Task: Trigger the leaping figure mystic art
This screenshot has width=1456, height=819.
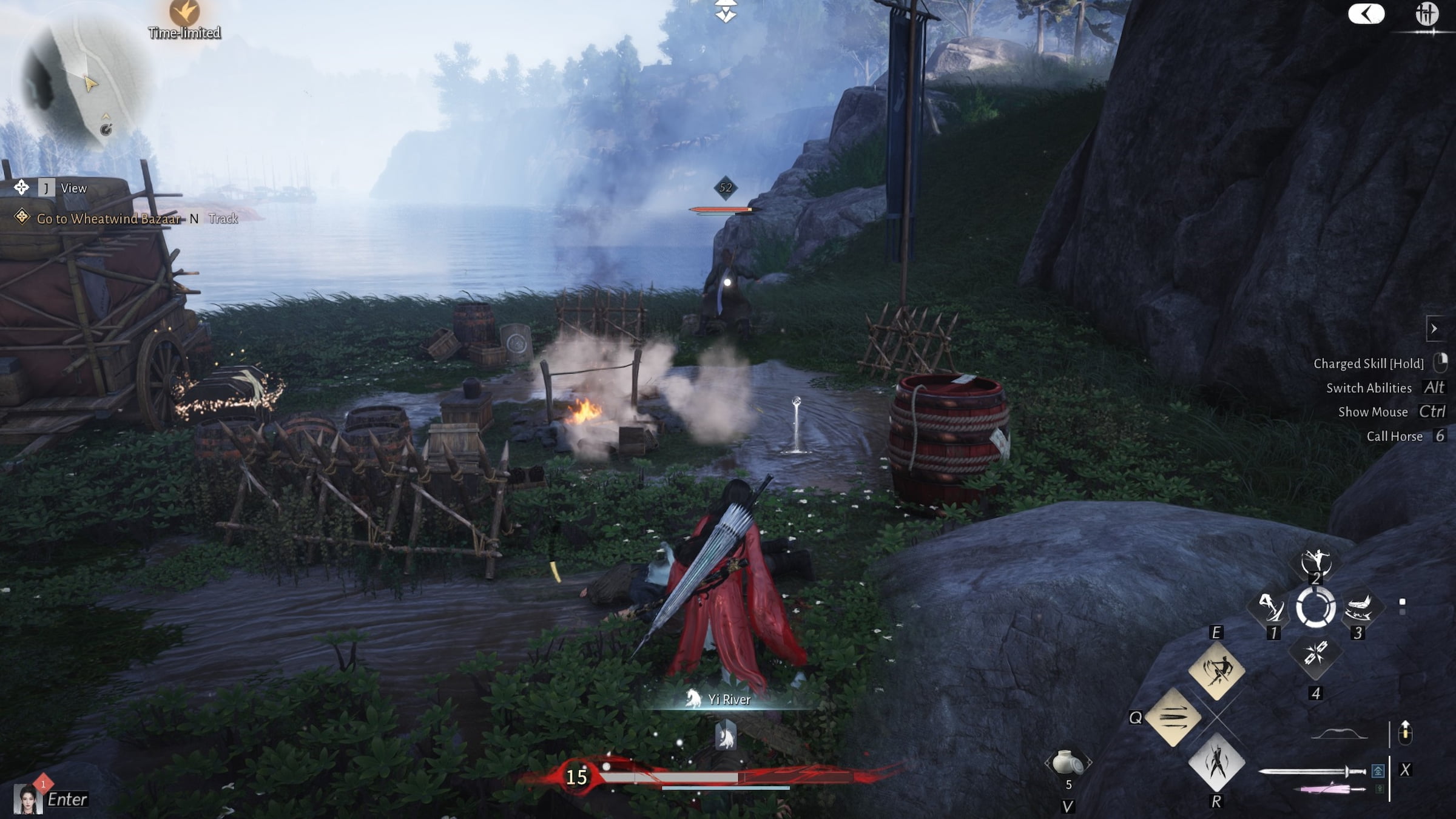Action: (1315, 562)
